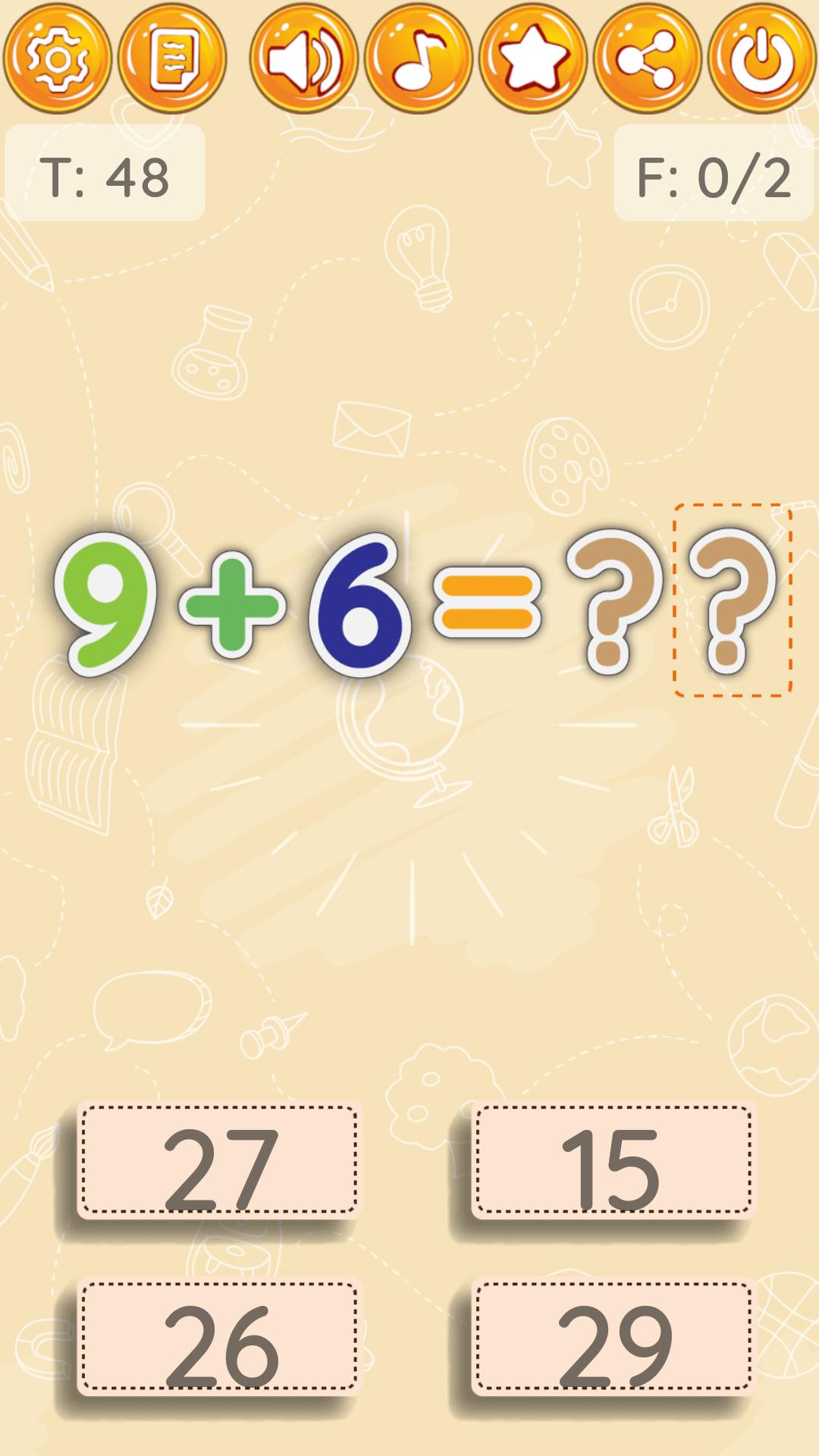Open the share button
Screen dimensions: 819x1456
648,58
